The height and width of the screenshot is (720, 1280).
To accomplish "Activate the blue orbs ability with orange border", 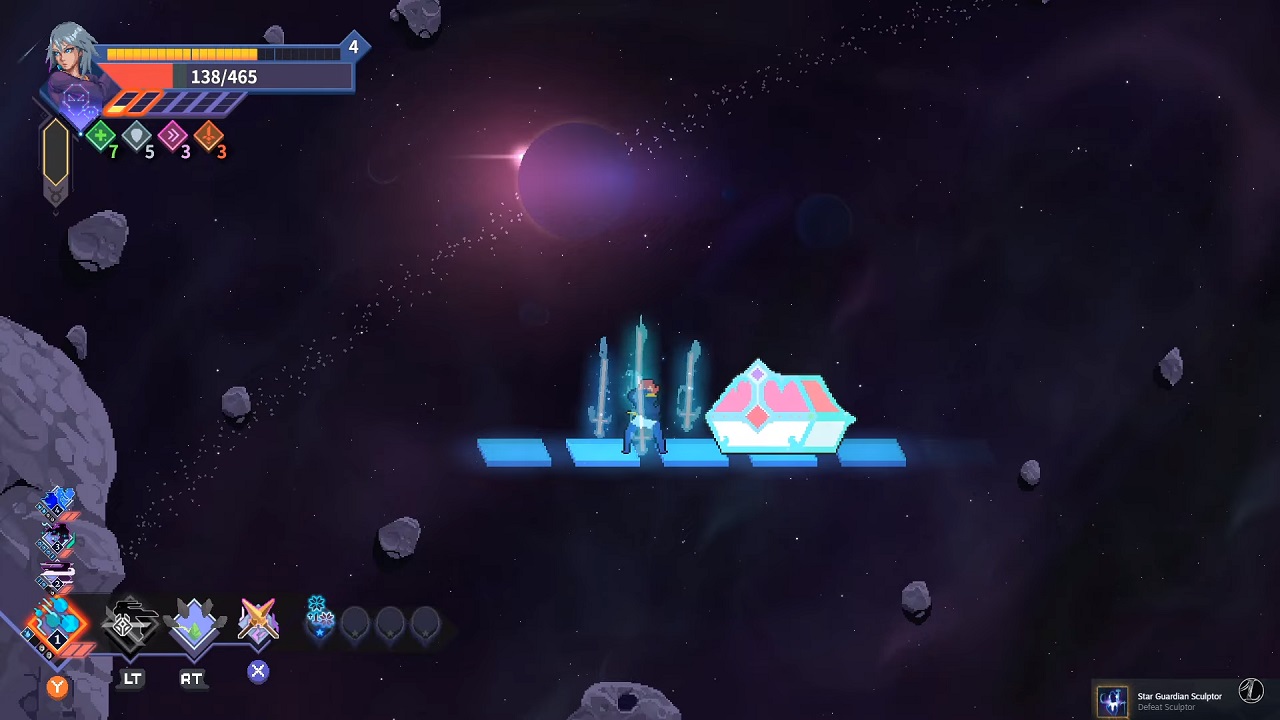I will coord(57,622).
